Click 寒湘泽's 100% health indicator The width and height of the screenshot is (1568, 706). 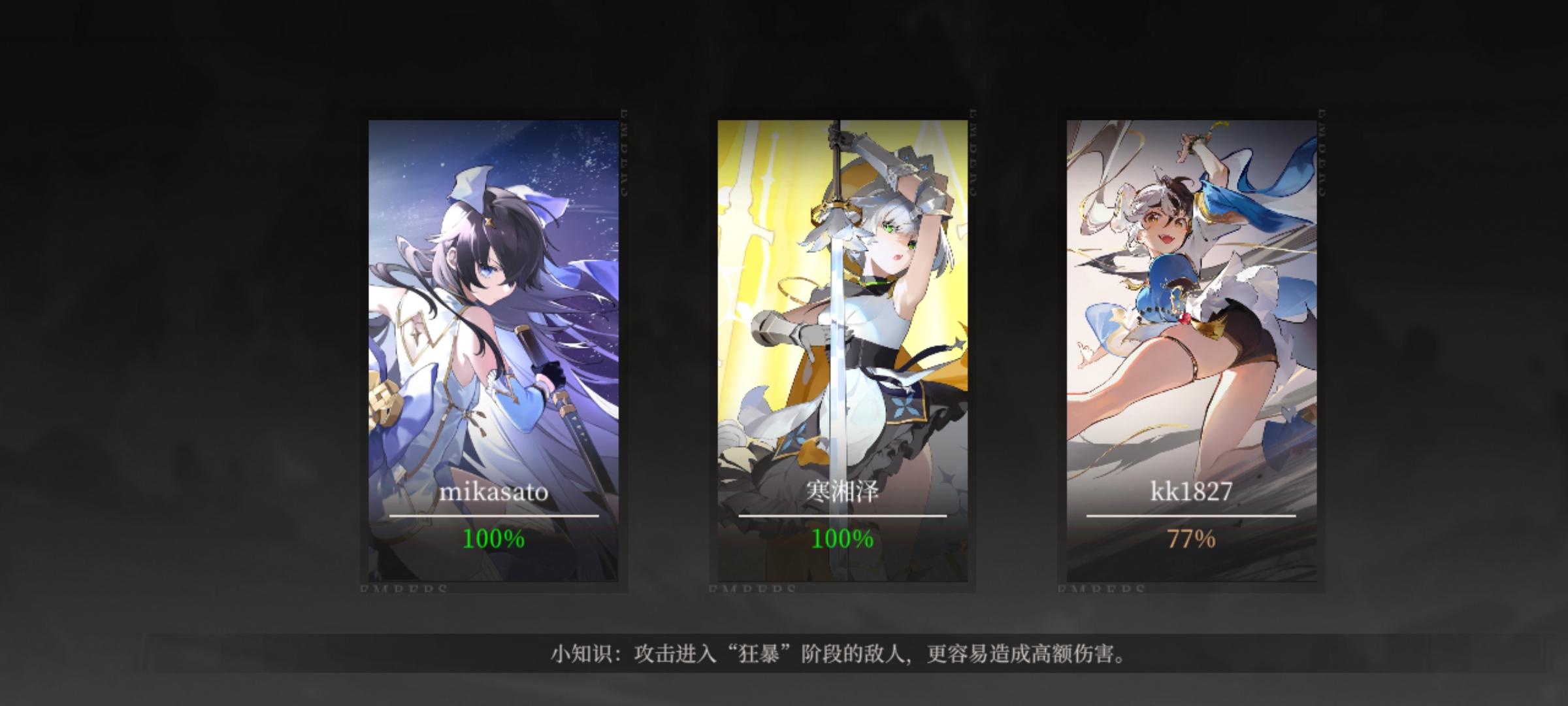pos(841,540)
